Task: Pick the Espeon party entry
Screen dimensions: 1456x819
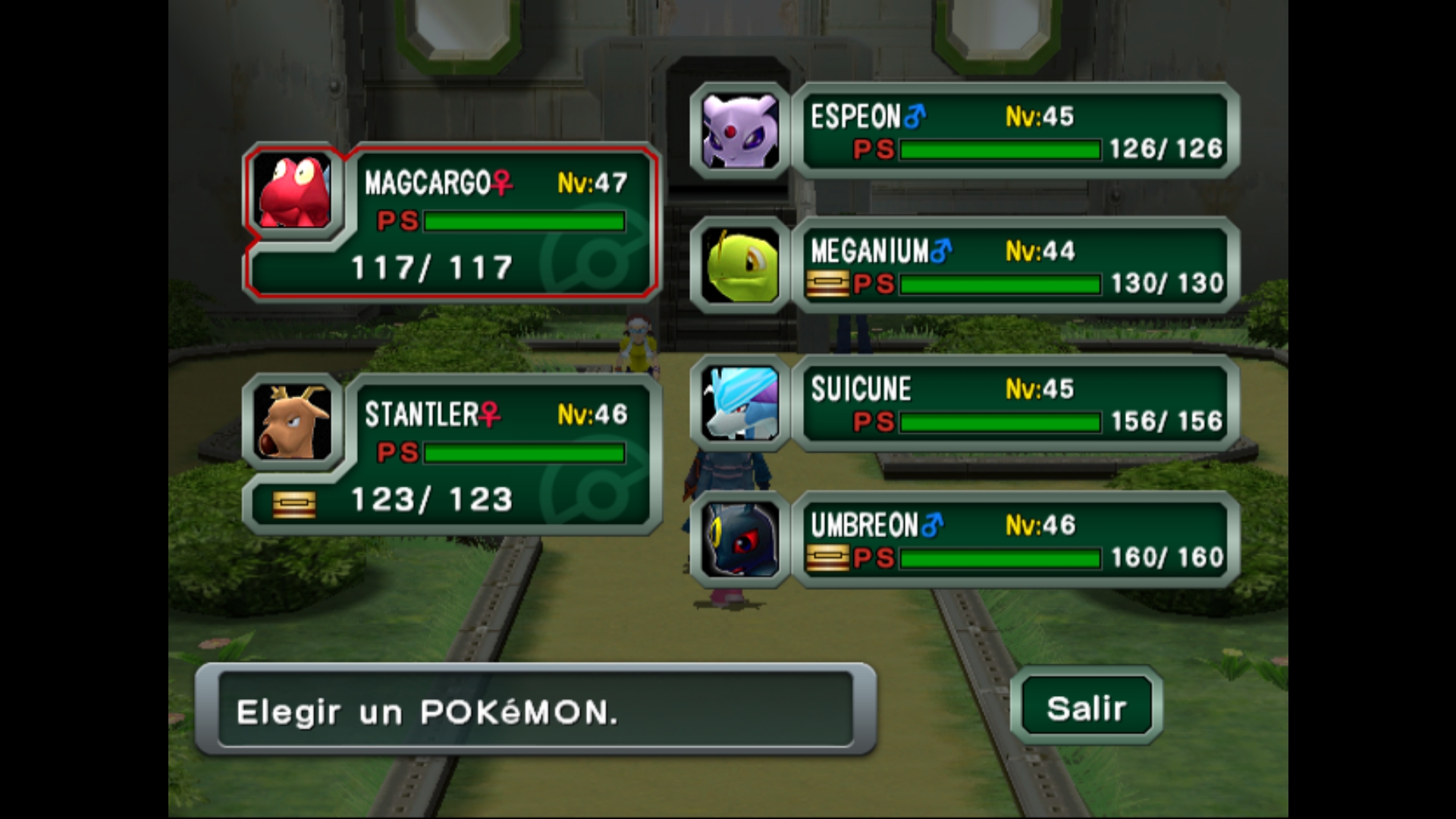Action: pos(1015,131)
